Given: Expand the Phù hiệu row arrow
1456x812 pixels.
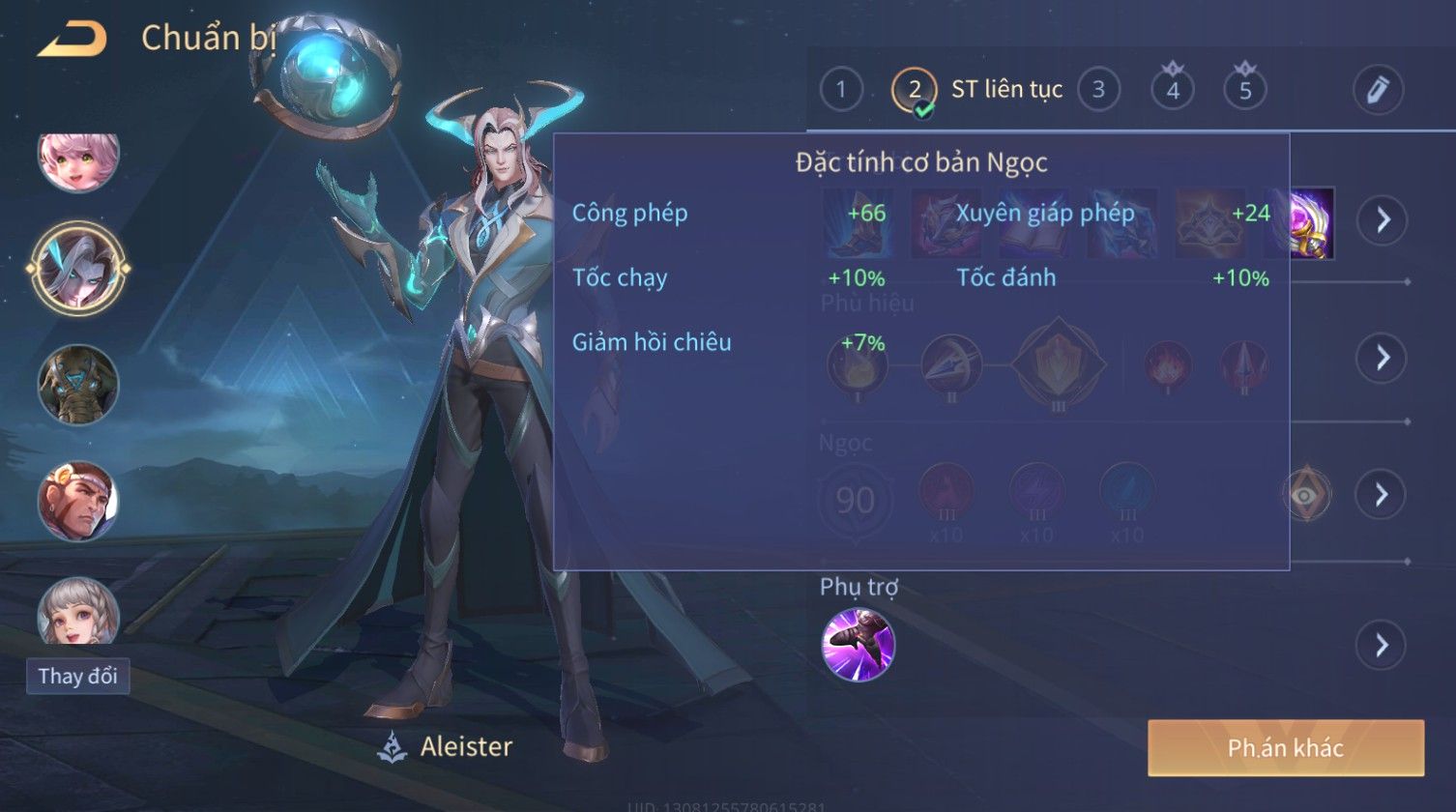Looking at the screenshot, I should click(x=1382, y=358).
